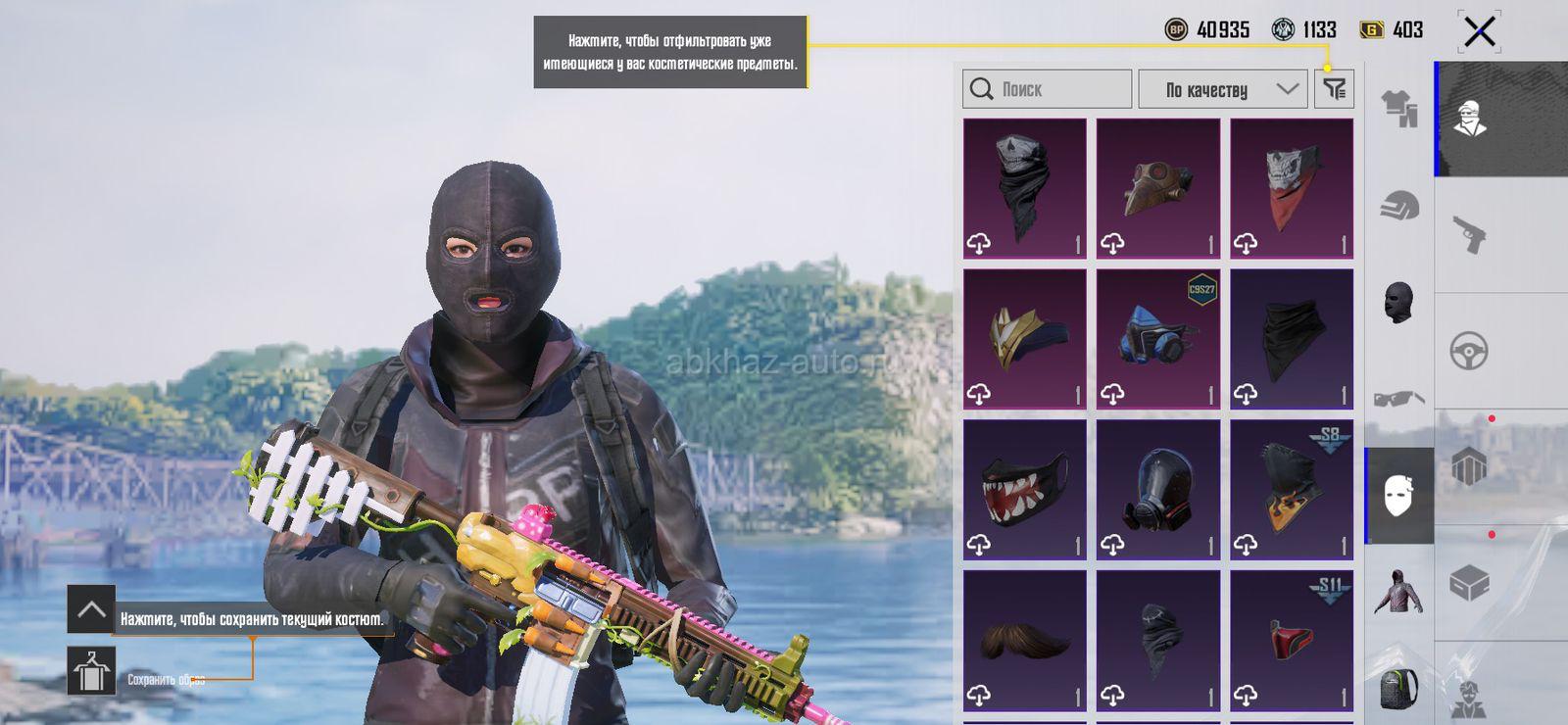Pick the golden winged mask
The height and width of the screenshot is (725, 1568).
(1024, 338)
